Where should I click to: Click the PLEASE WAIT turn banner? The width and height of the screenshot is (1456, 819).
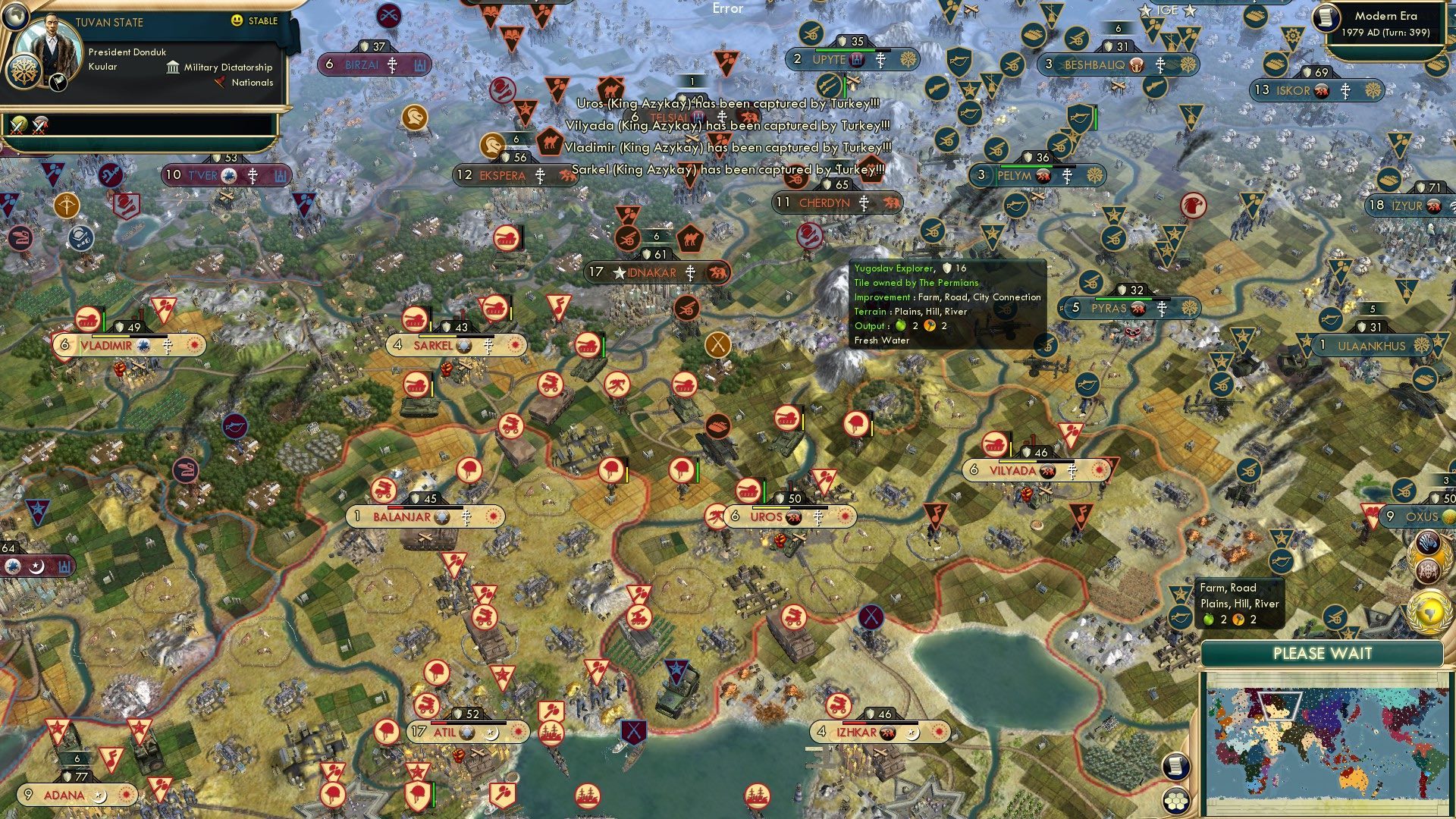[x=1323, y=653]
